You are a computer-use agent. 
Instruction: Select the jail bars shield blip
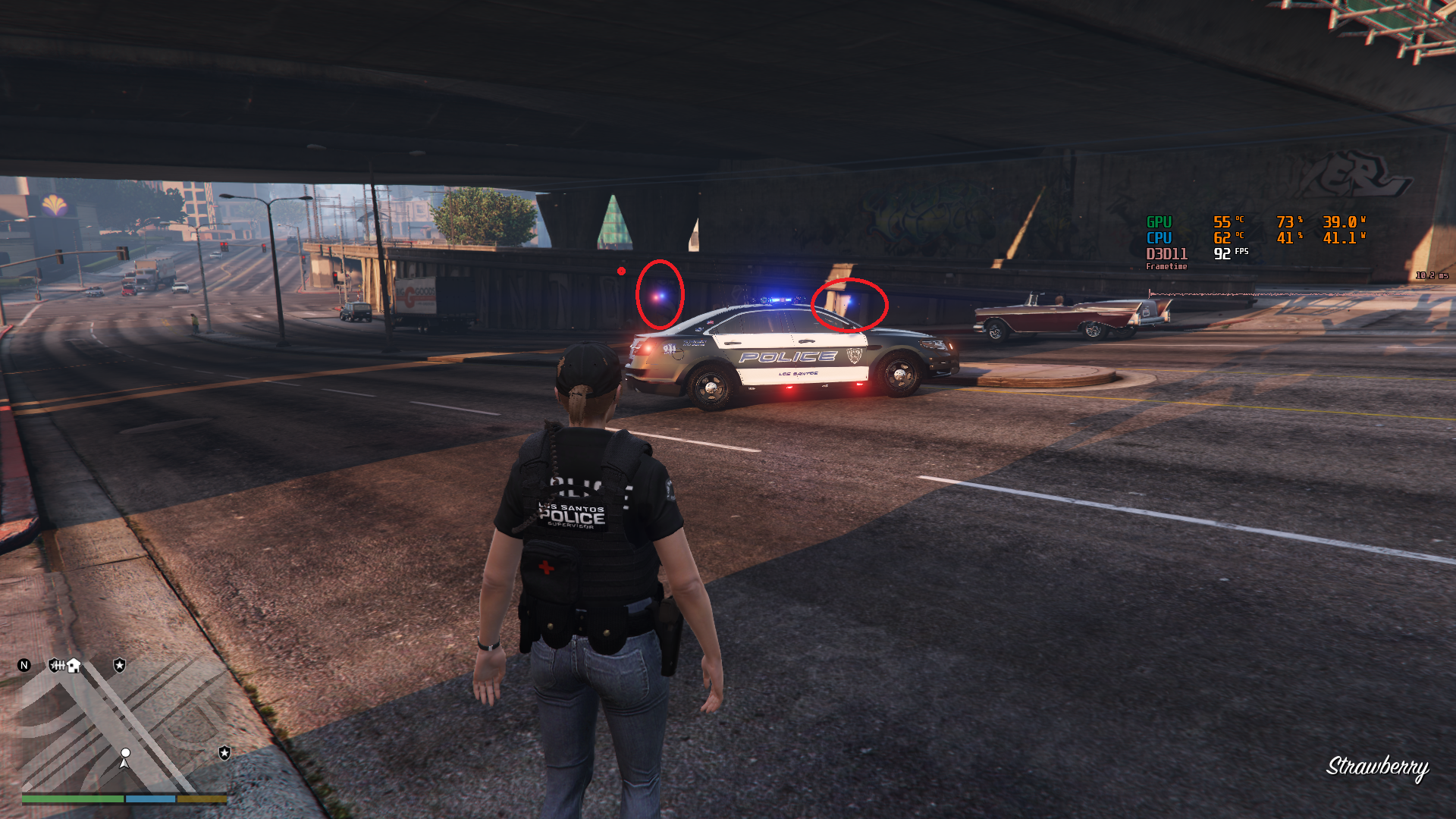tap(56, 665)
